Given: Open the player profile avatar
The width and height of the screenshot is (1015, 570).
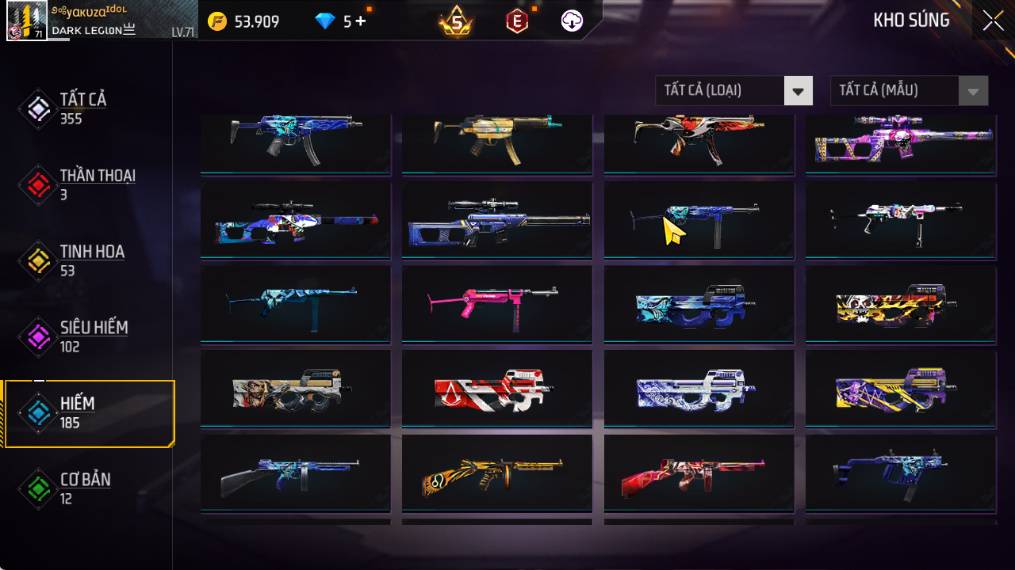Looking at the screenshot, I should [26, 21].
